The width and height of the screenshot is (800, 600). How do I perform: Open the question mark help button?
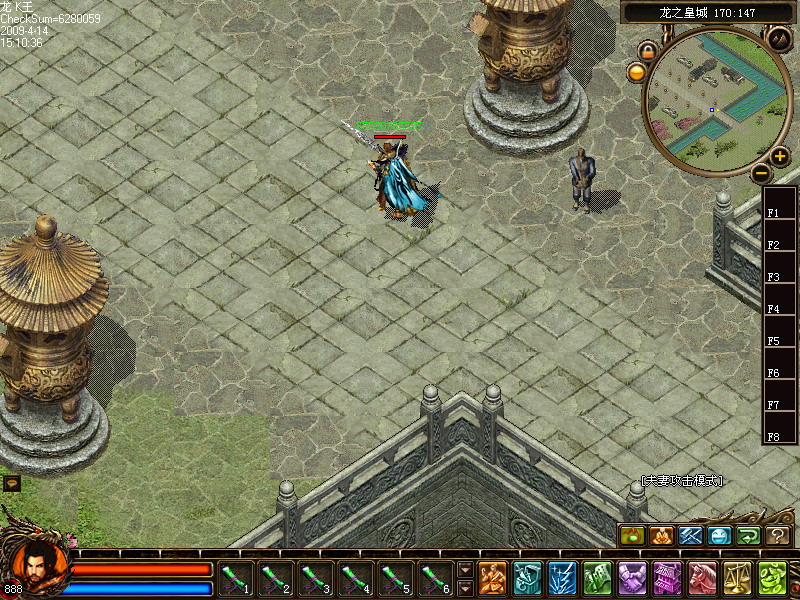pyautogui.click(x=778, y=536)
